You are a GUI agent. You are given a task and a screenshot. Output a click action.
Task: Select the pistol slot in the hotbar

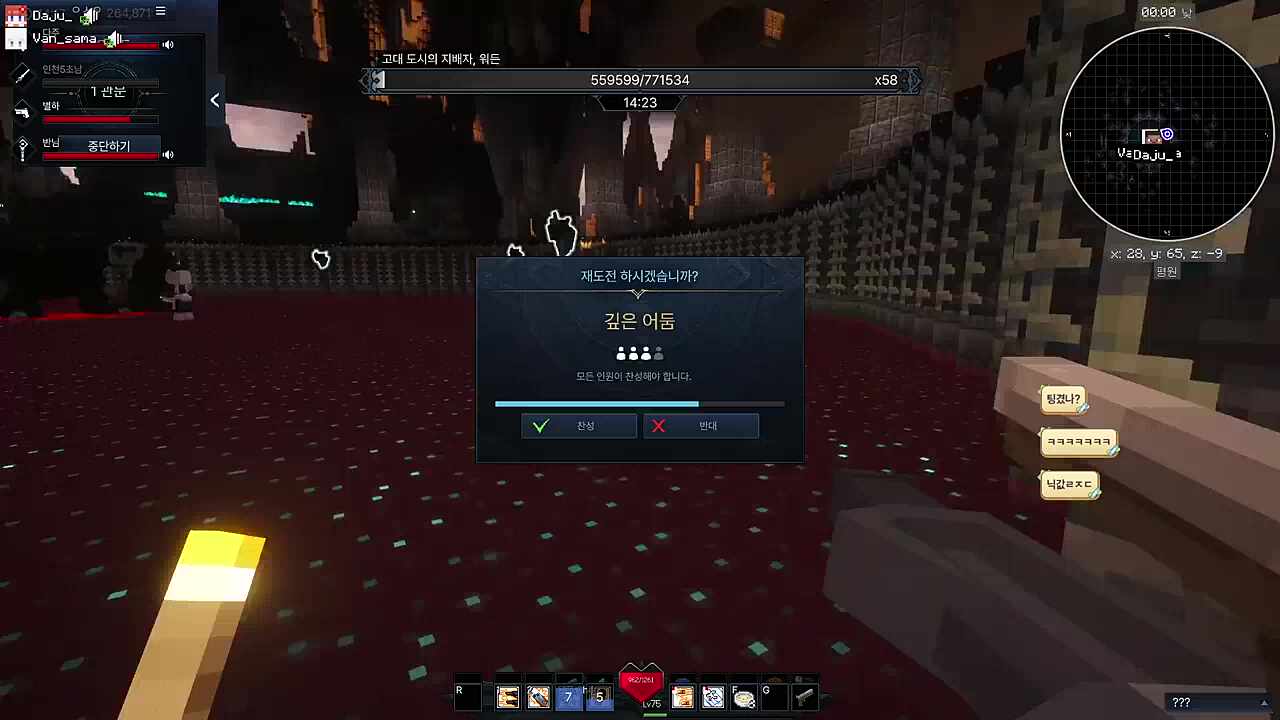(x=803, y=697)
